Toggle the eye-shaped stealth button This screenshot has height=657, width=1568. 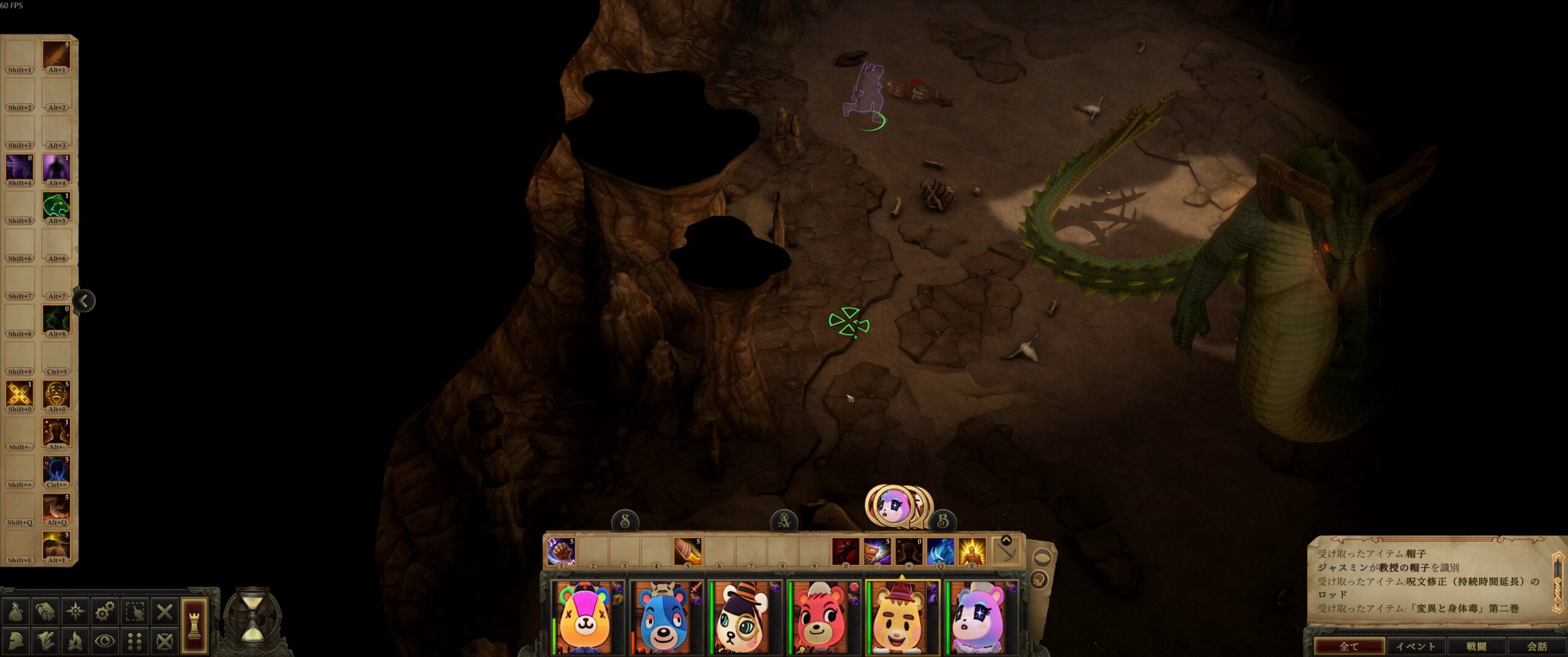pos(105,641)
